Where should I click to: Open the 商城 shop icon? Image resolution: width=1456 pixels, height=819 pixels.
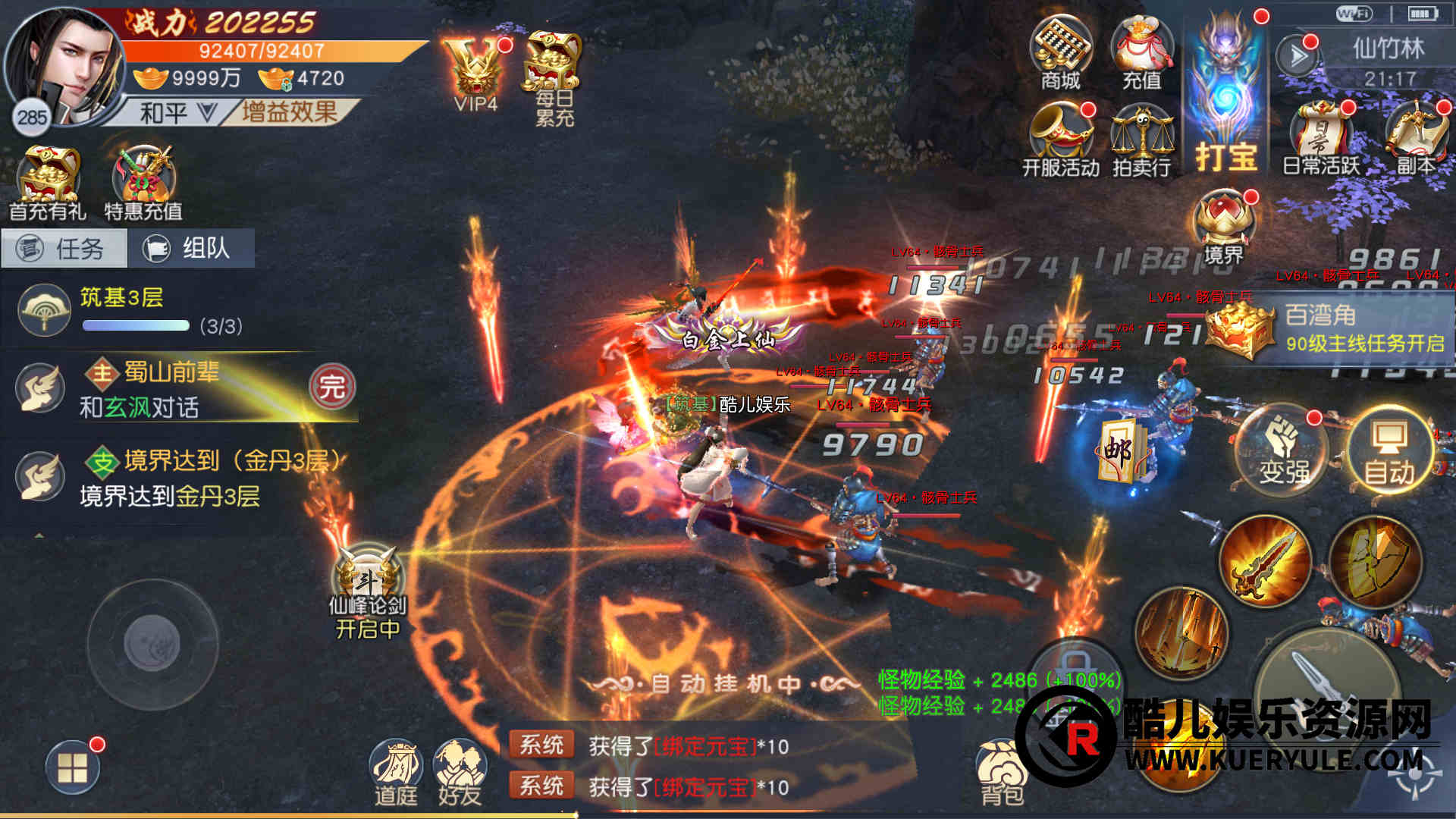(1060, 53)
